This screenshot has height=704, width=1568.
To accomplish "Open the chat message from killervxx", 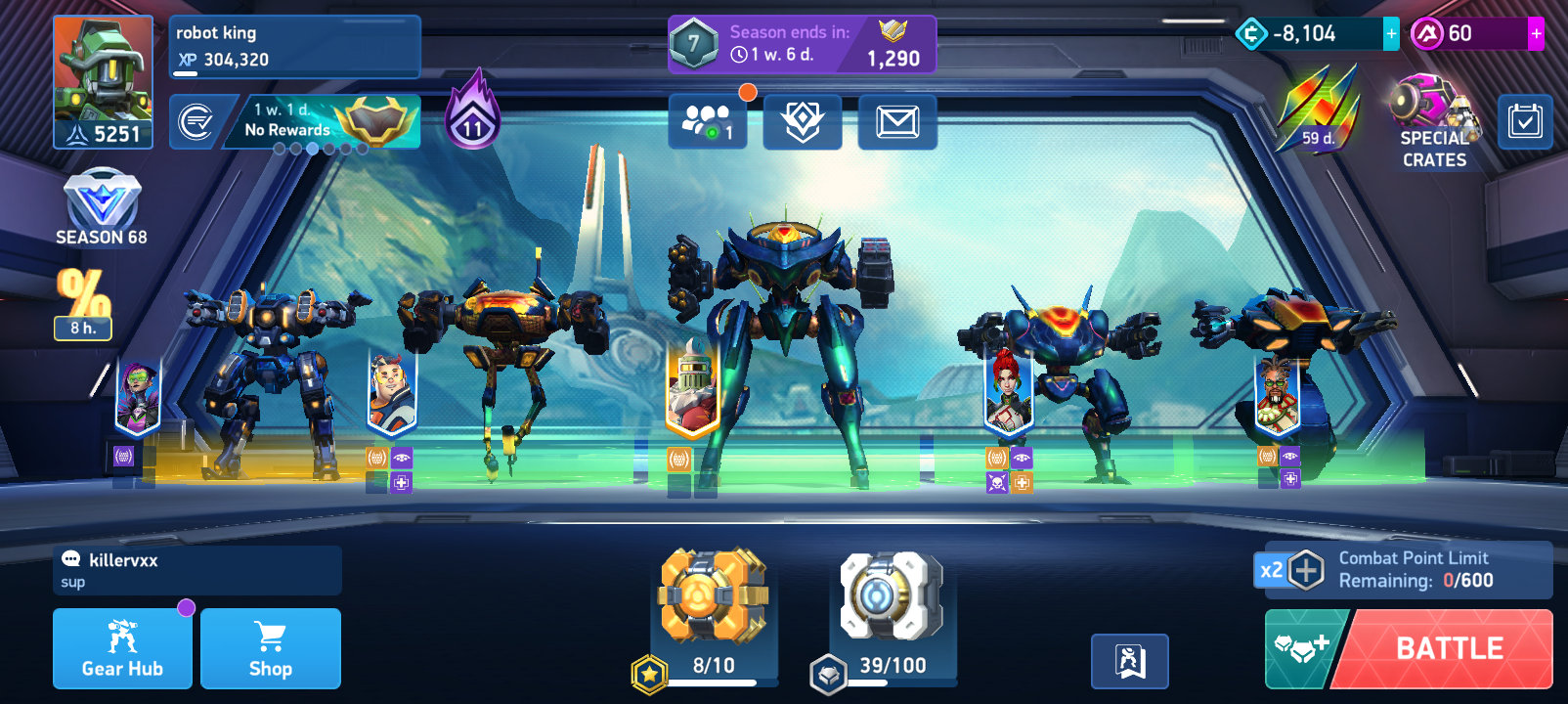I will [x=197, y=570].
